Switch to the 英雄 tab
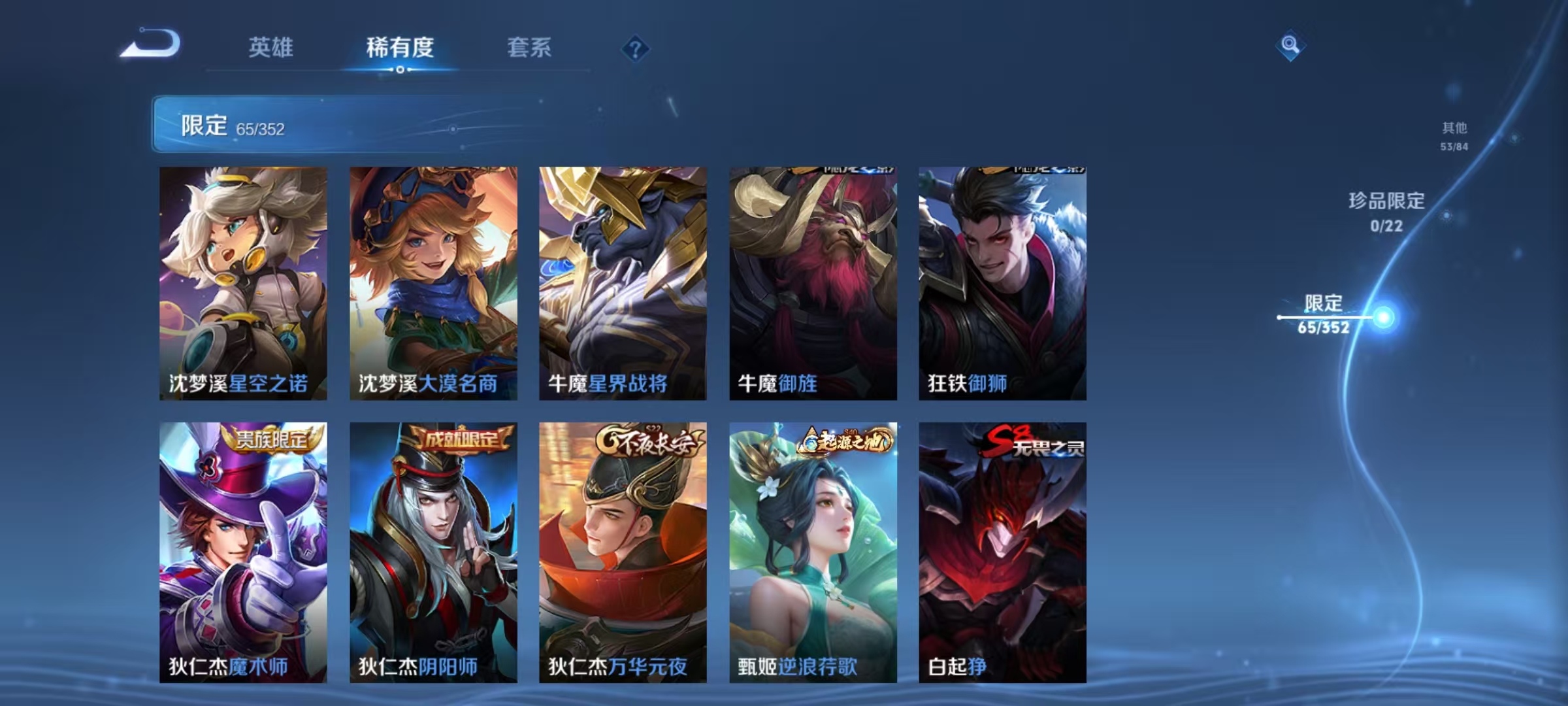The width and height of the screenshot is (1568, 706). coord(272,48)
